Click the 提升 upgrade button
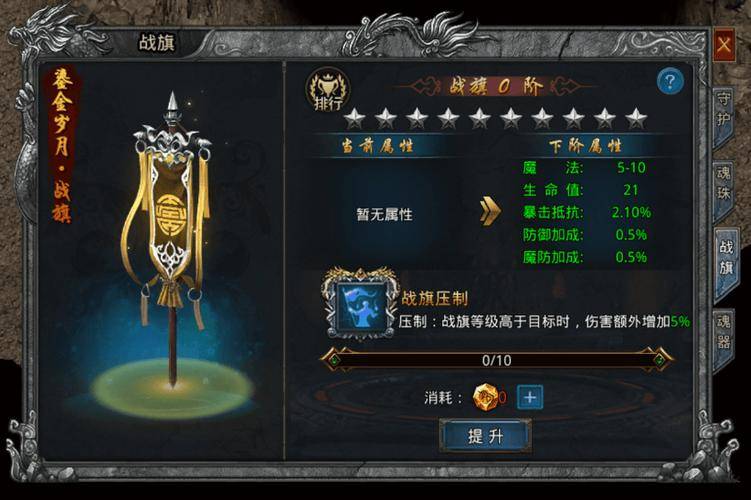This screenshot has width=751, height=500. point(485,435)
